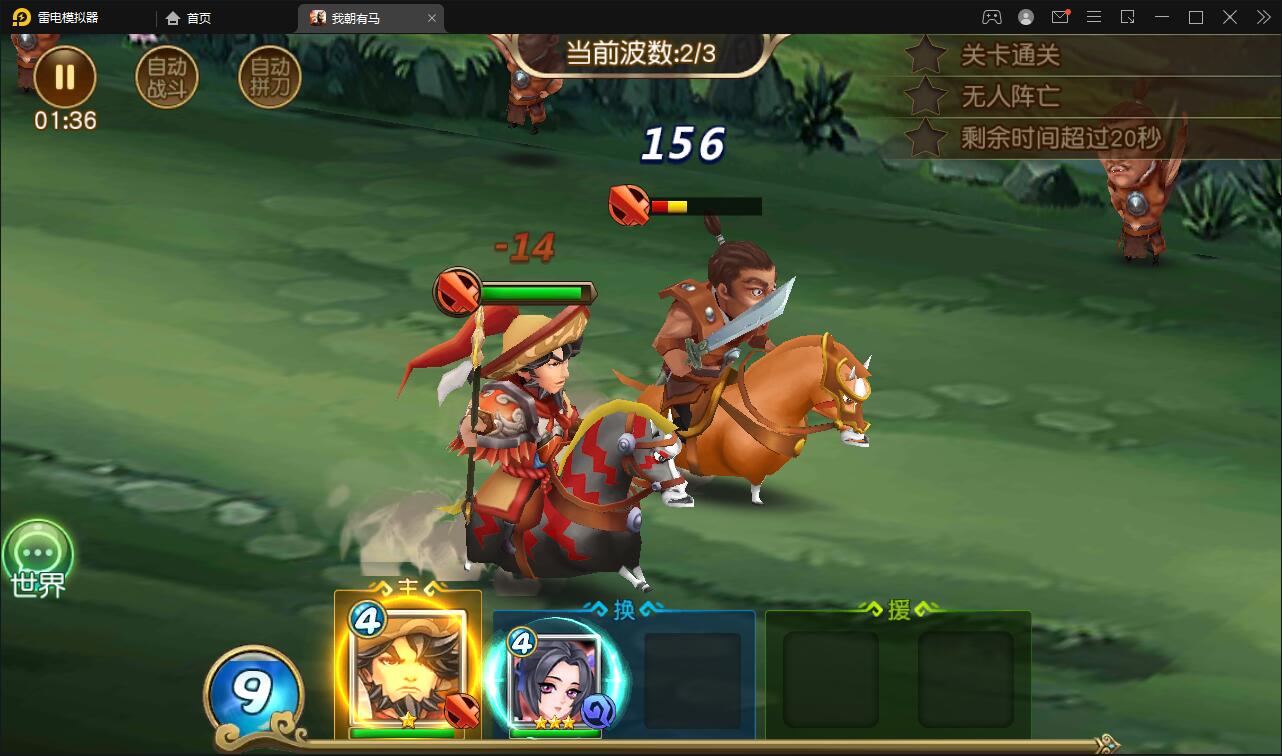
Task: Expand the emulator toolbar via double chevron
Action: (x=1261, y=17)
